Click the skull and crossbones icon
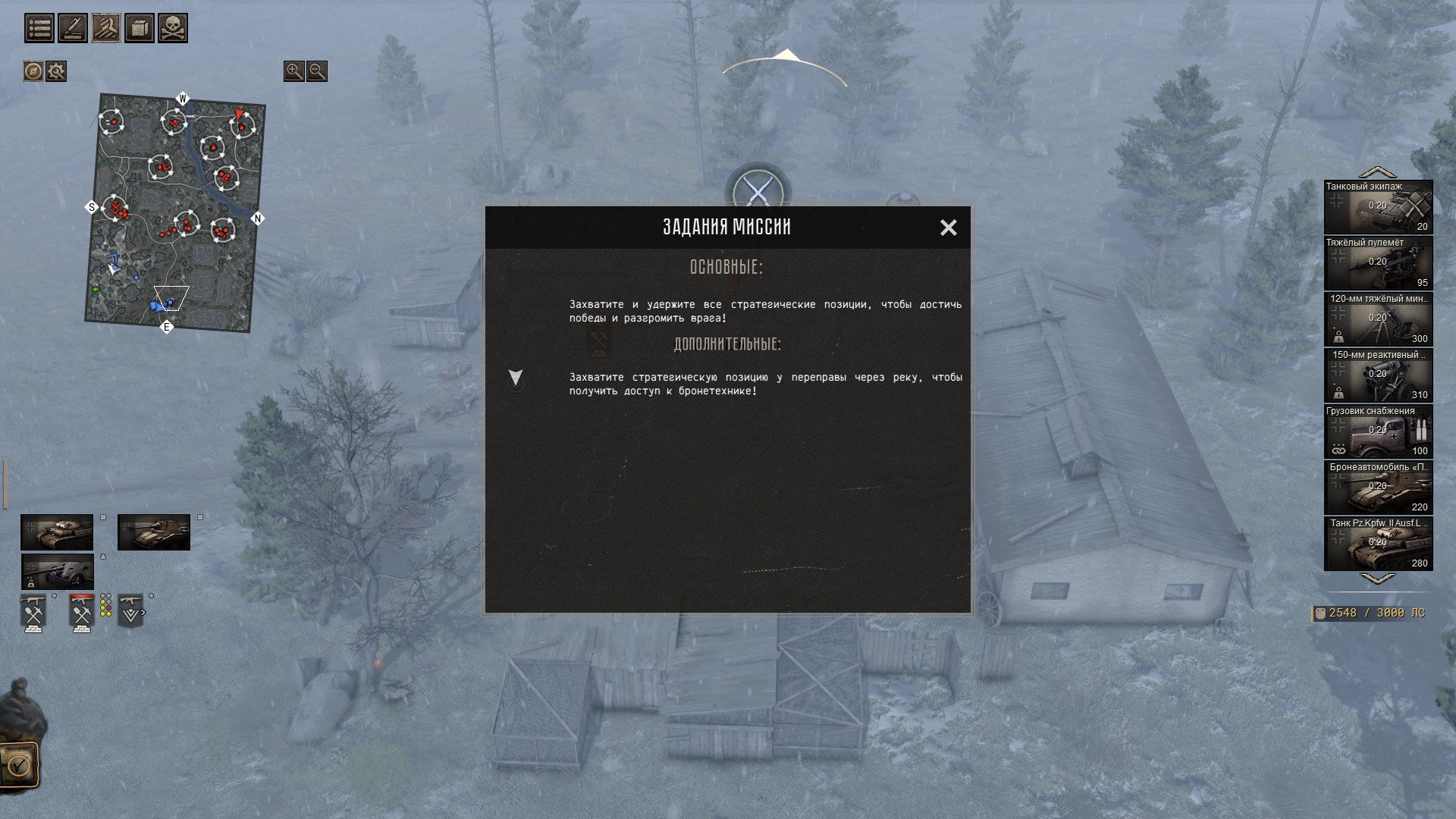1456x819 pixels. (173, 29)
